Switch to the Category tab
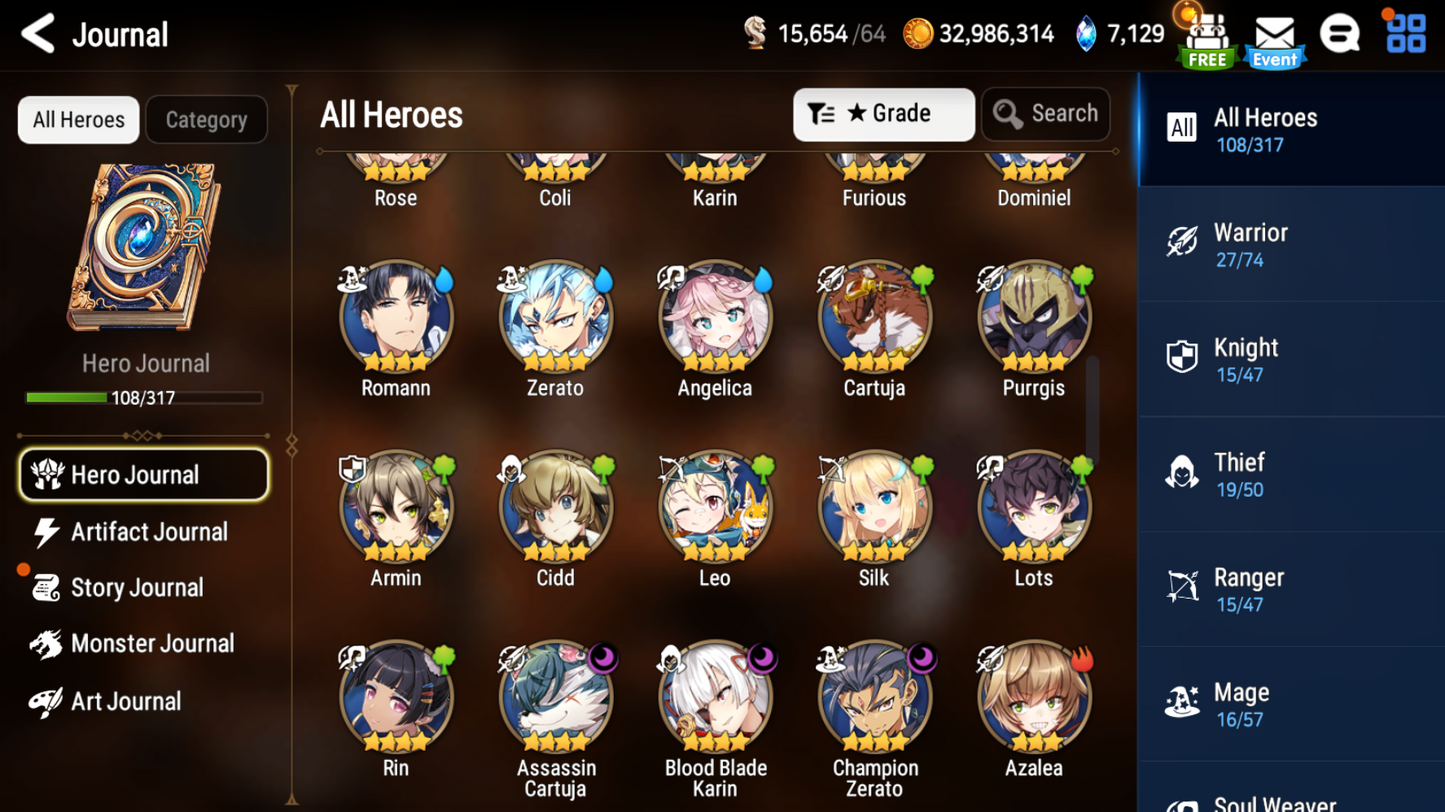Screen dimensions: 1445x812 point(206,119)
